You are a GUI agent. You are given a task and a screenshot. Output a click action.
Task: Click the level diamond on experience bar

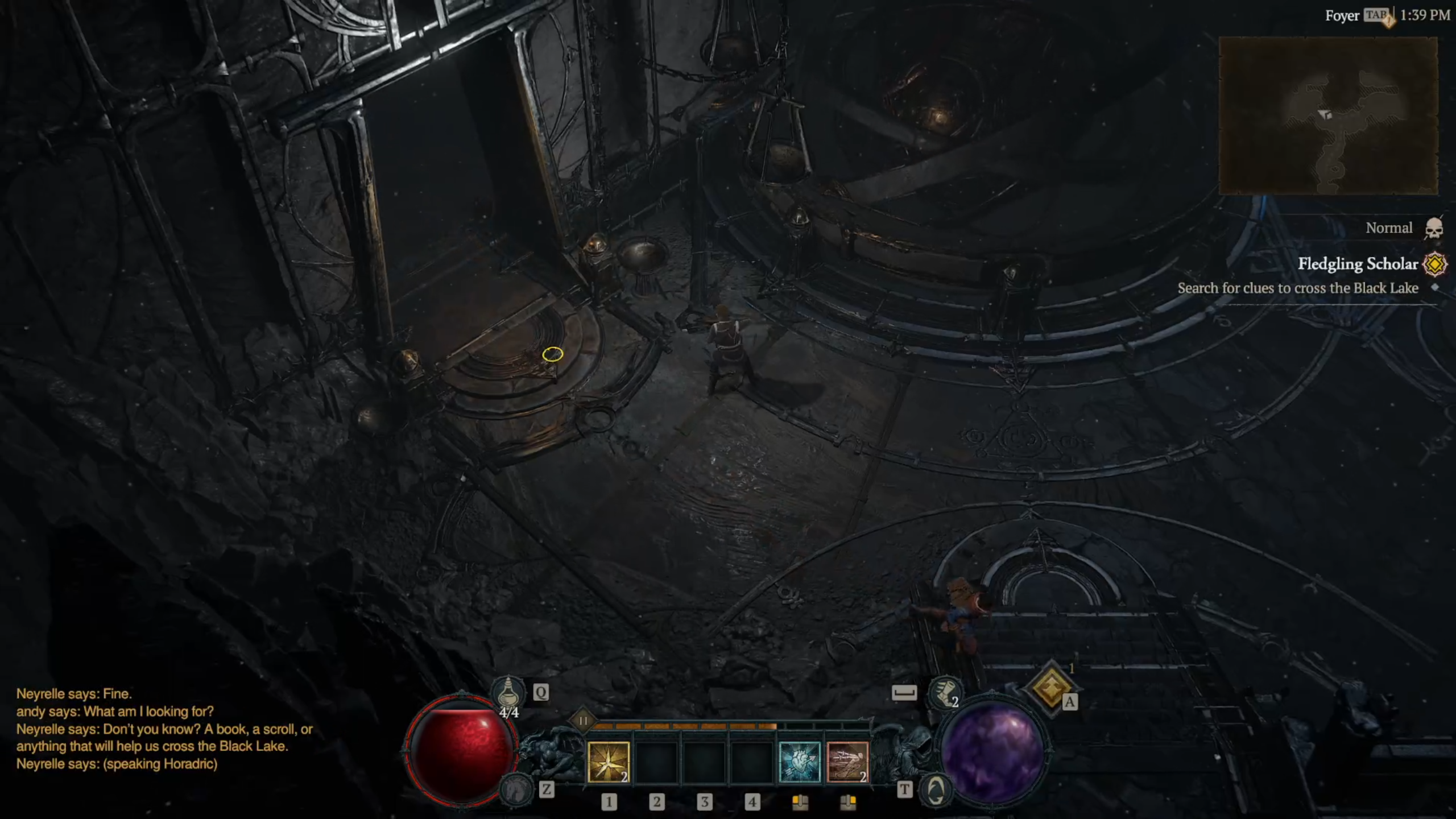point(583,721)
